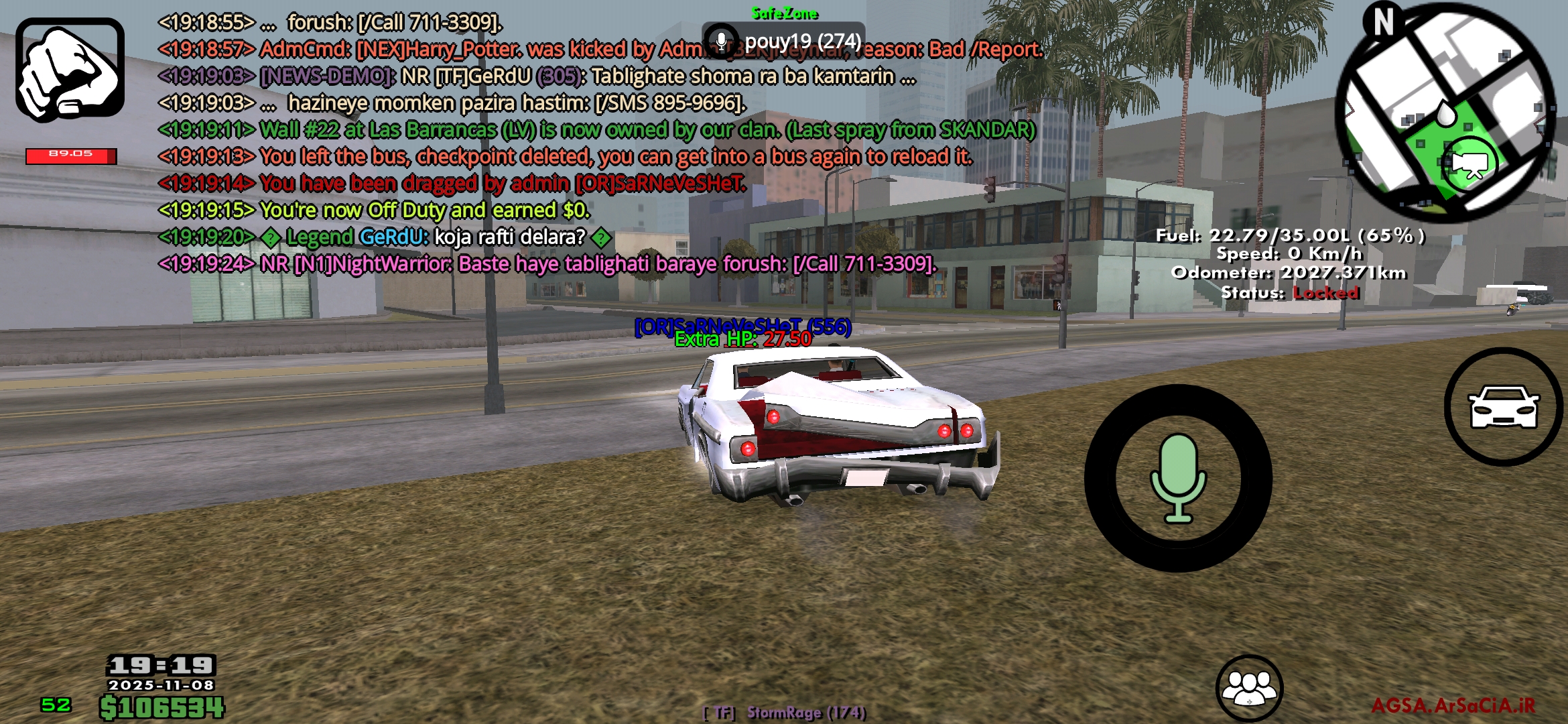Tap the /SMS 895-9696 message link
The height and width of the screenshot is (724, 1568).
667,104
